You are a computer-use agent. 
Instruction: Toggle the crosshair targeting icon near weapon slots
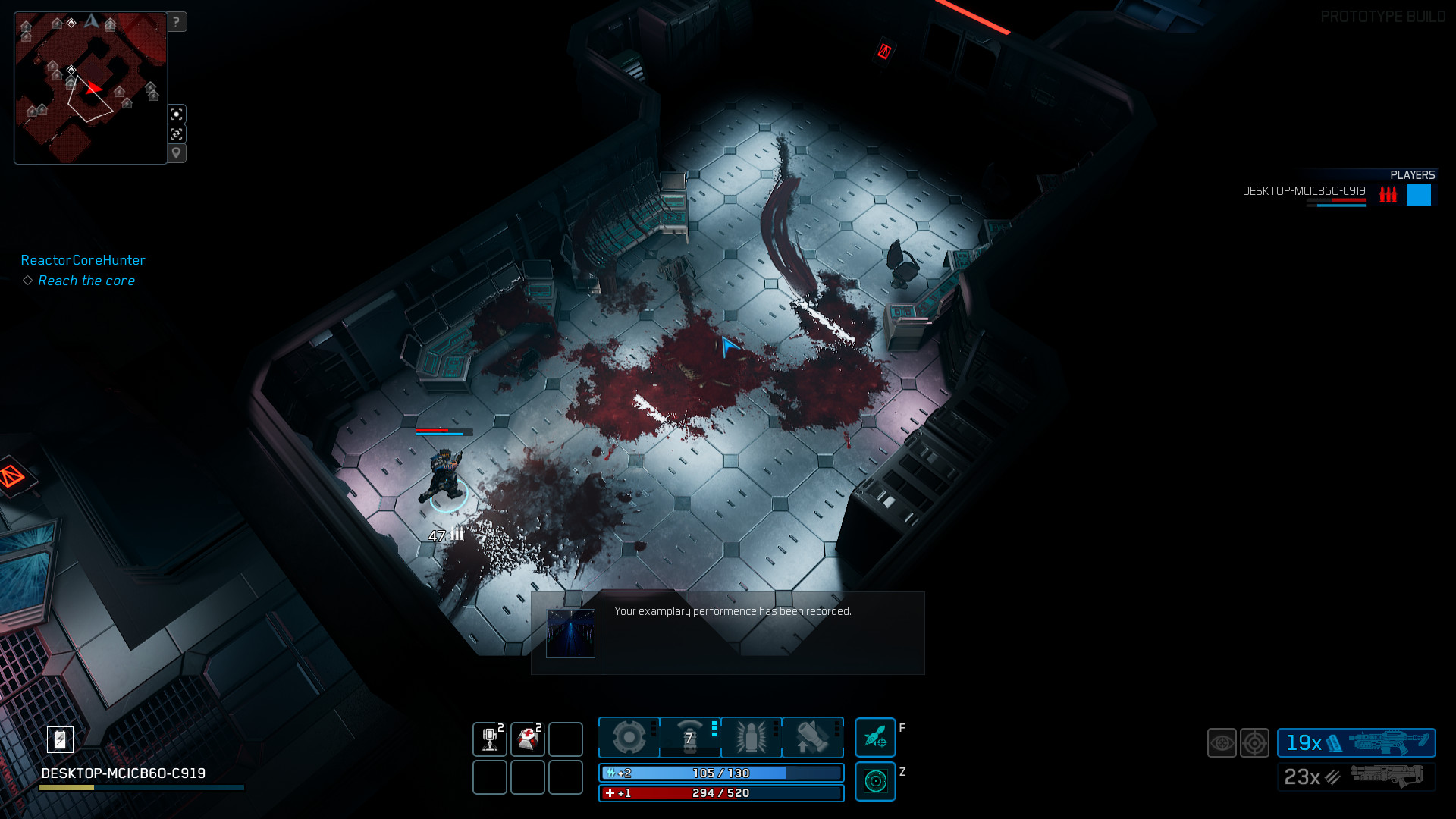[1255, 743]
